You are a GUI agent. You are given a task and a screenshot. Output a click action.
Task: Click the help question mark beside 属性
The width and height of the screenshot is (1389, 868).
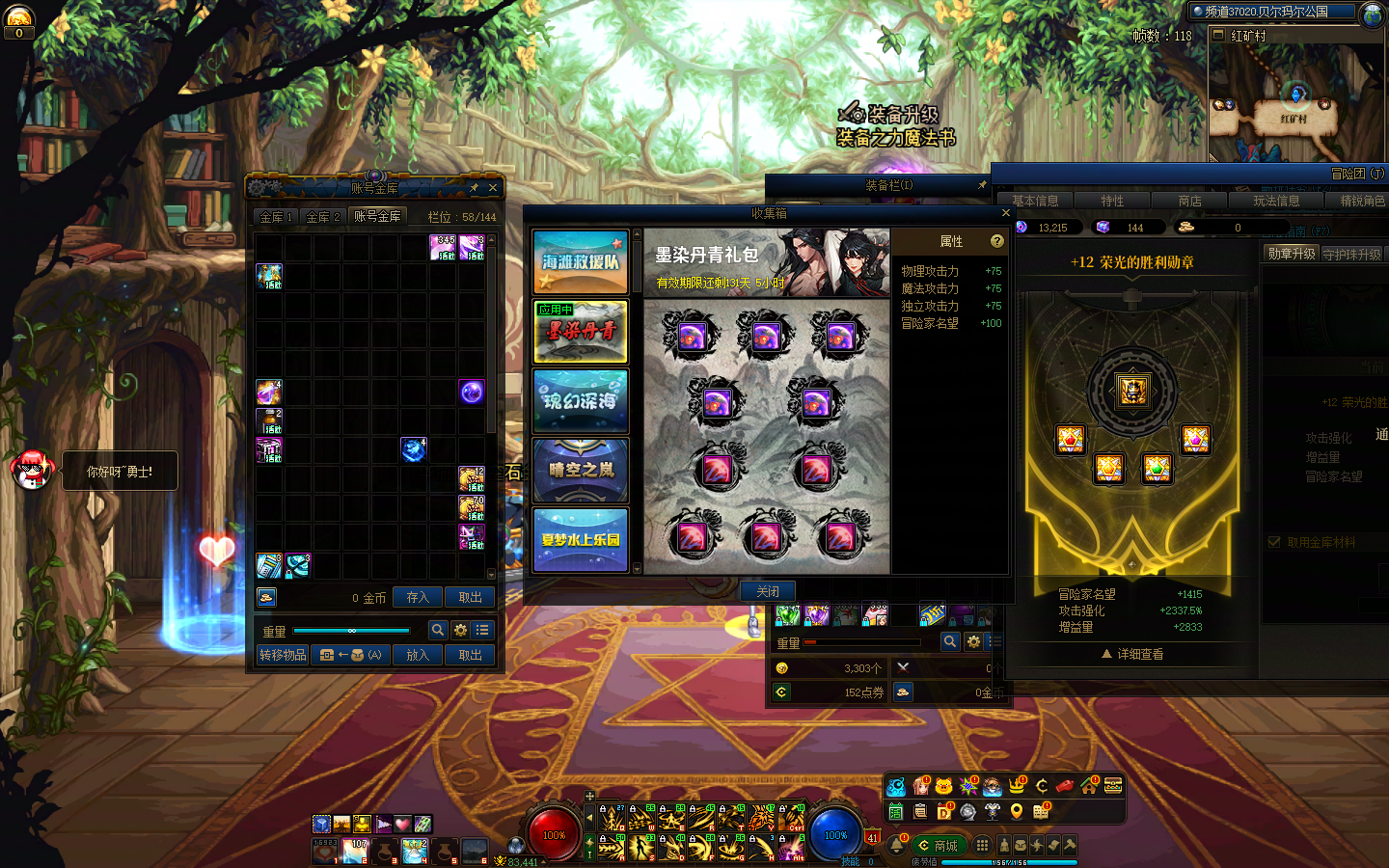(997, 241)
